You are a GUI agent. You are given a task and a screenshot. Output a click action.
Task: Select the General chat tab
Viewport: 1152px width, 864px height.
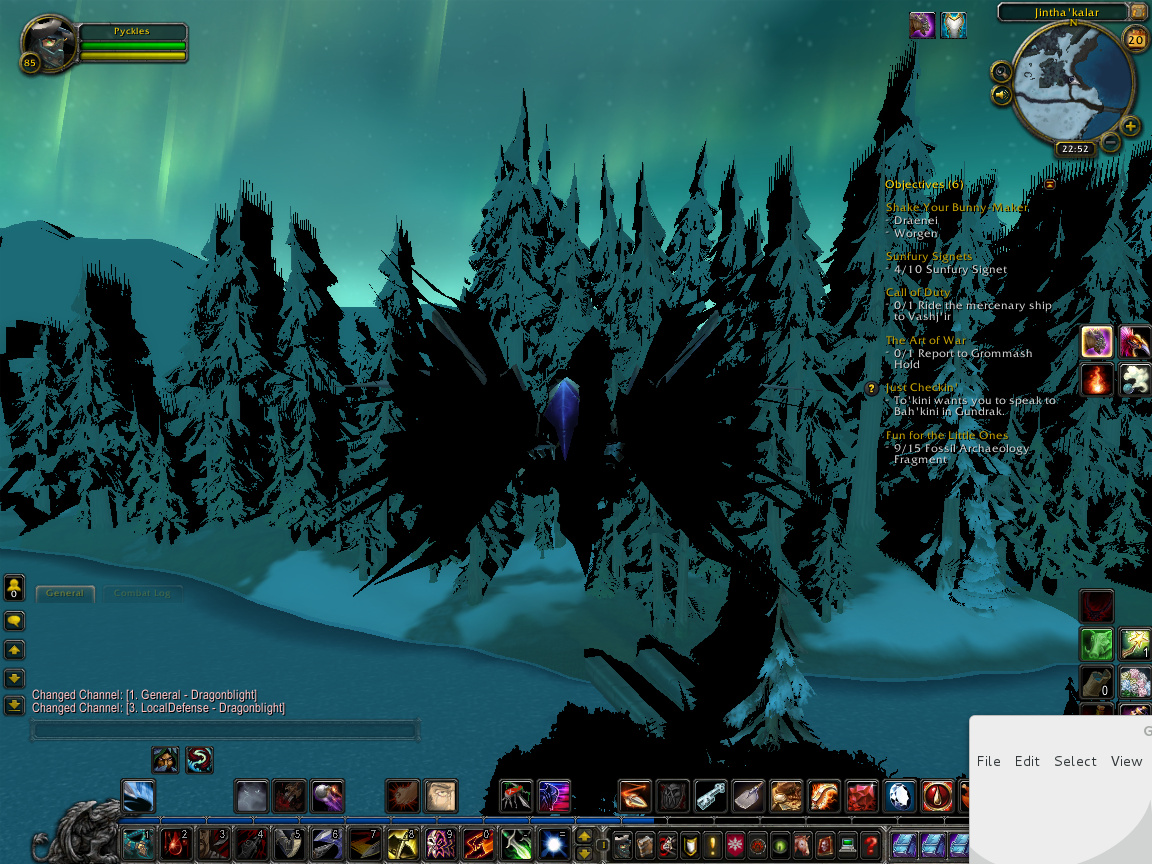click(x=65, y=593)
